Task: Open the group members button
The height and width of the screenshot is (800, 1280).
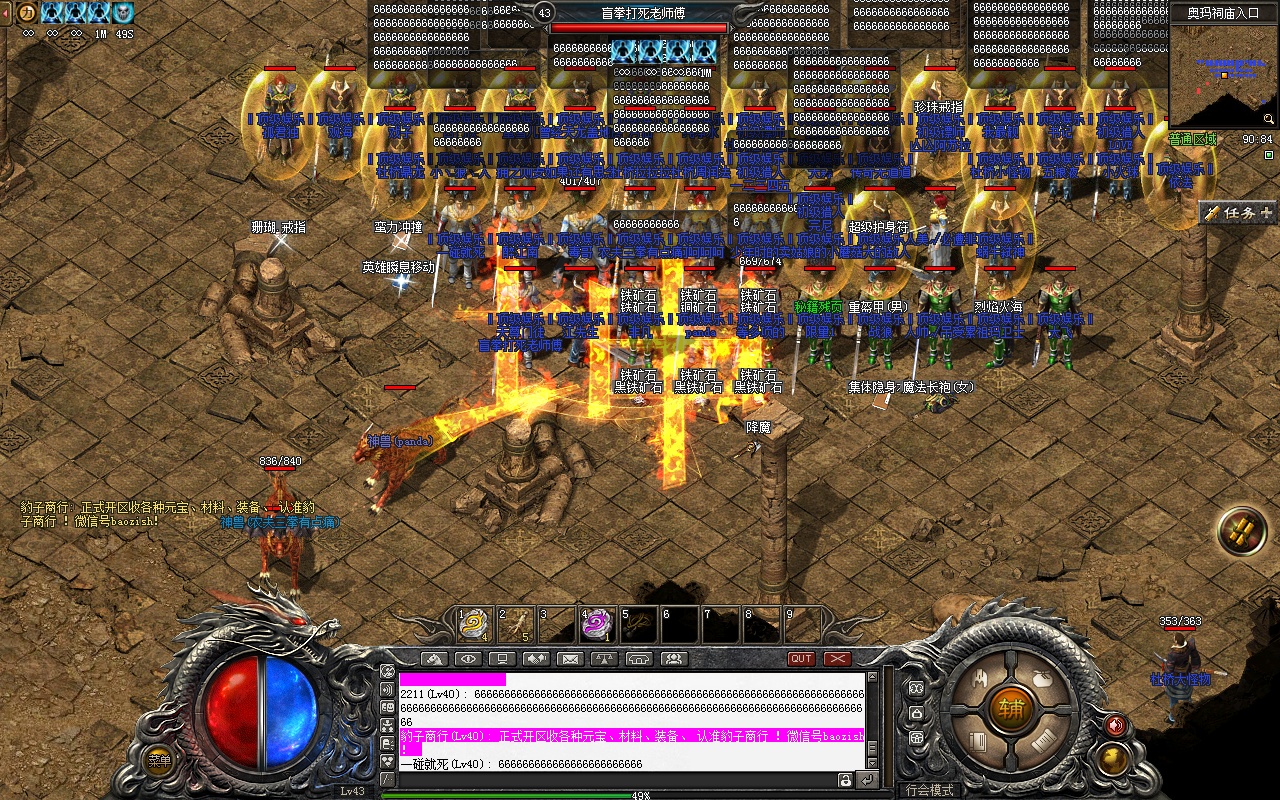Action: point(674,659)
